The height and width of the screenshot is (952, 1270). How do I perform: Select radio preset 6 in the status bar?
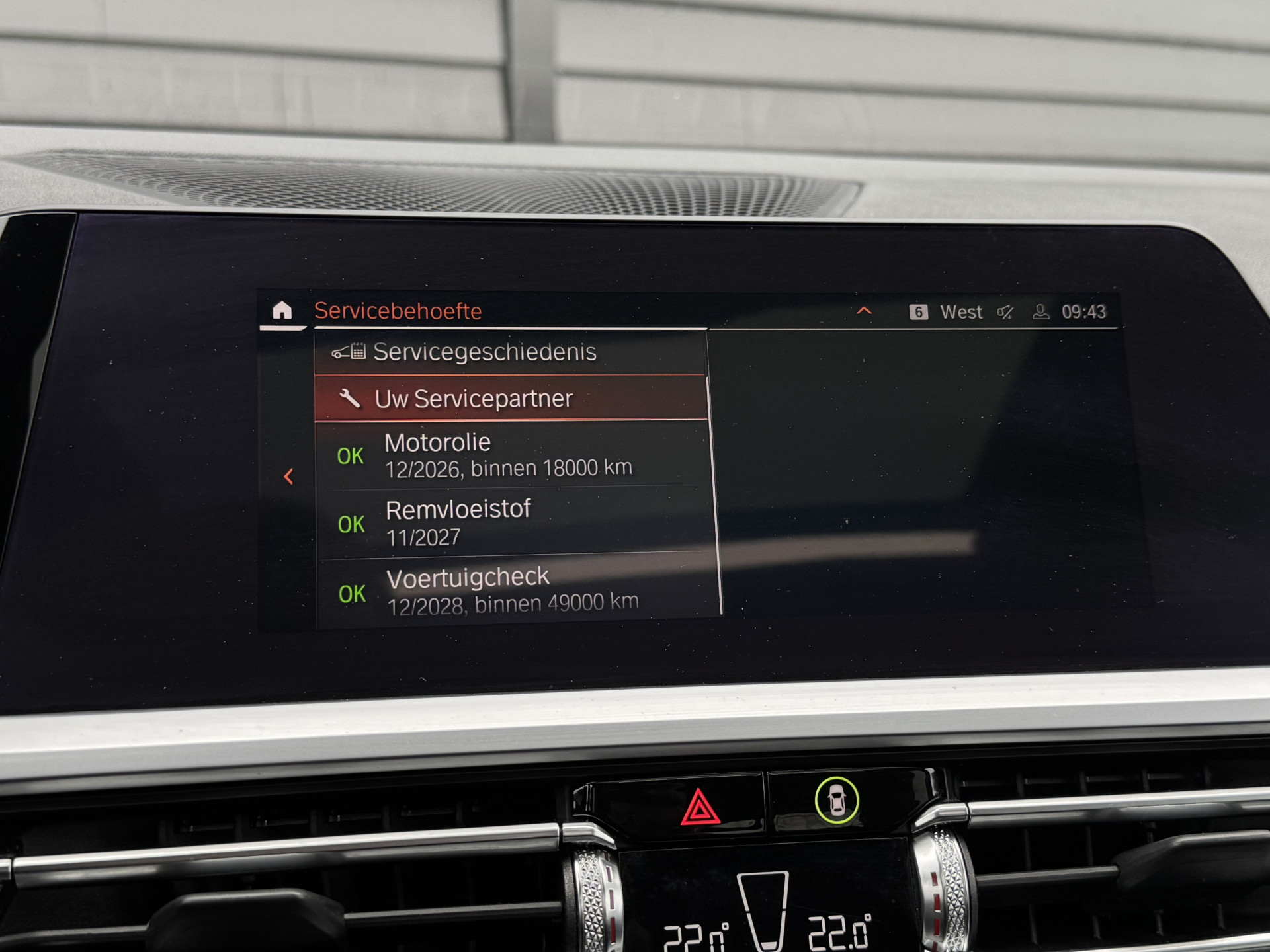click(x=919, y=312)
